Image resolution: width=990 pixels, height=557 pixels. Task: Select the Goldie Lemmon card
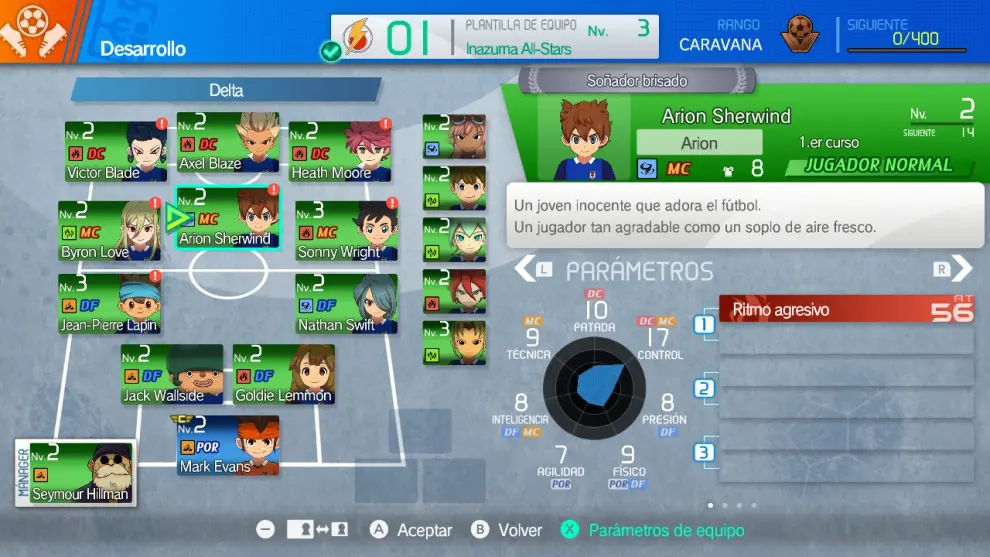coord(284,375)
